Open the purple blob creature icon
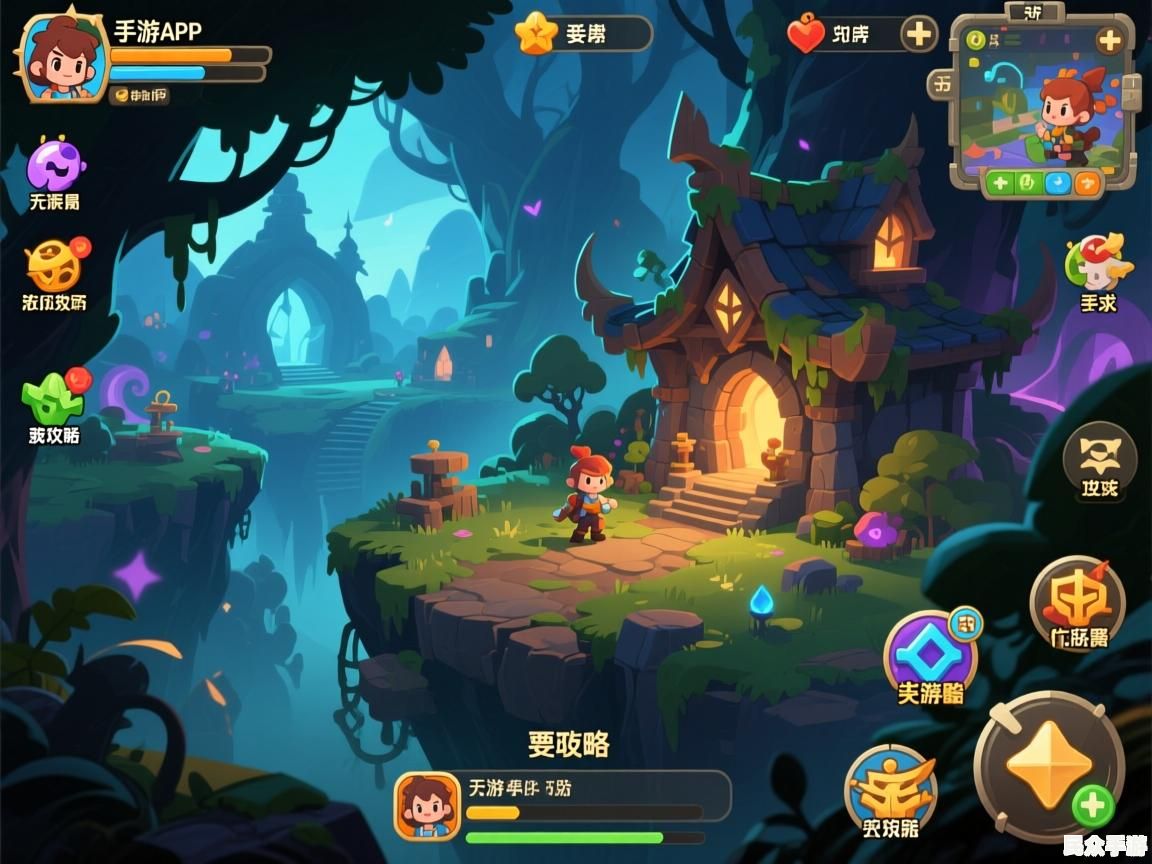 54,165
